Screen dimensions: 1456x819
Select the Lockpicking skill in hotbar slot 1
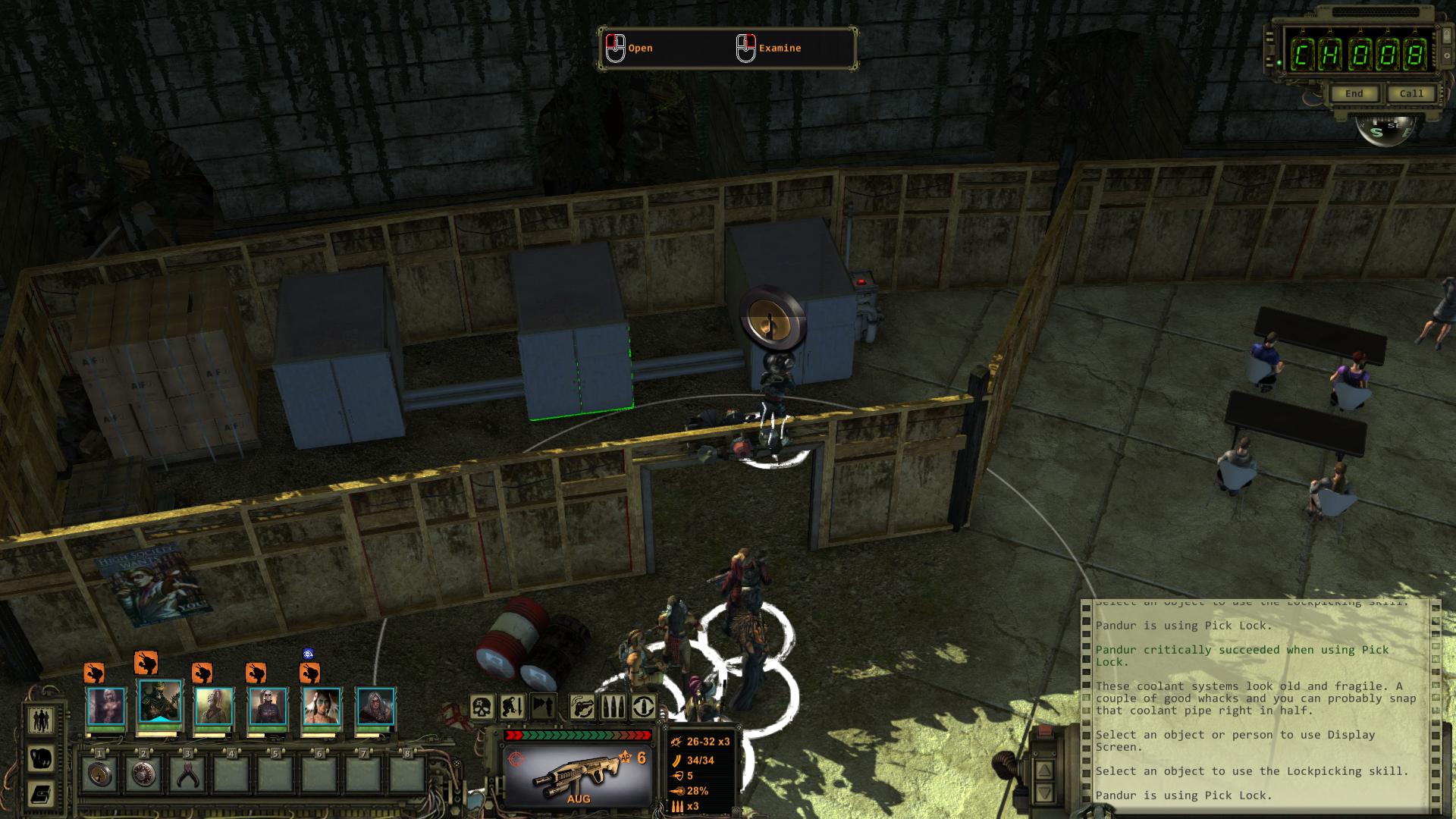(x=99, y=774)
